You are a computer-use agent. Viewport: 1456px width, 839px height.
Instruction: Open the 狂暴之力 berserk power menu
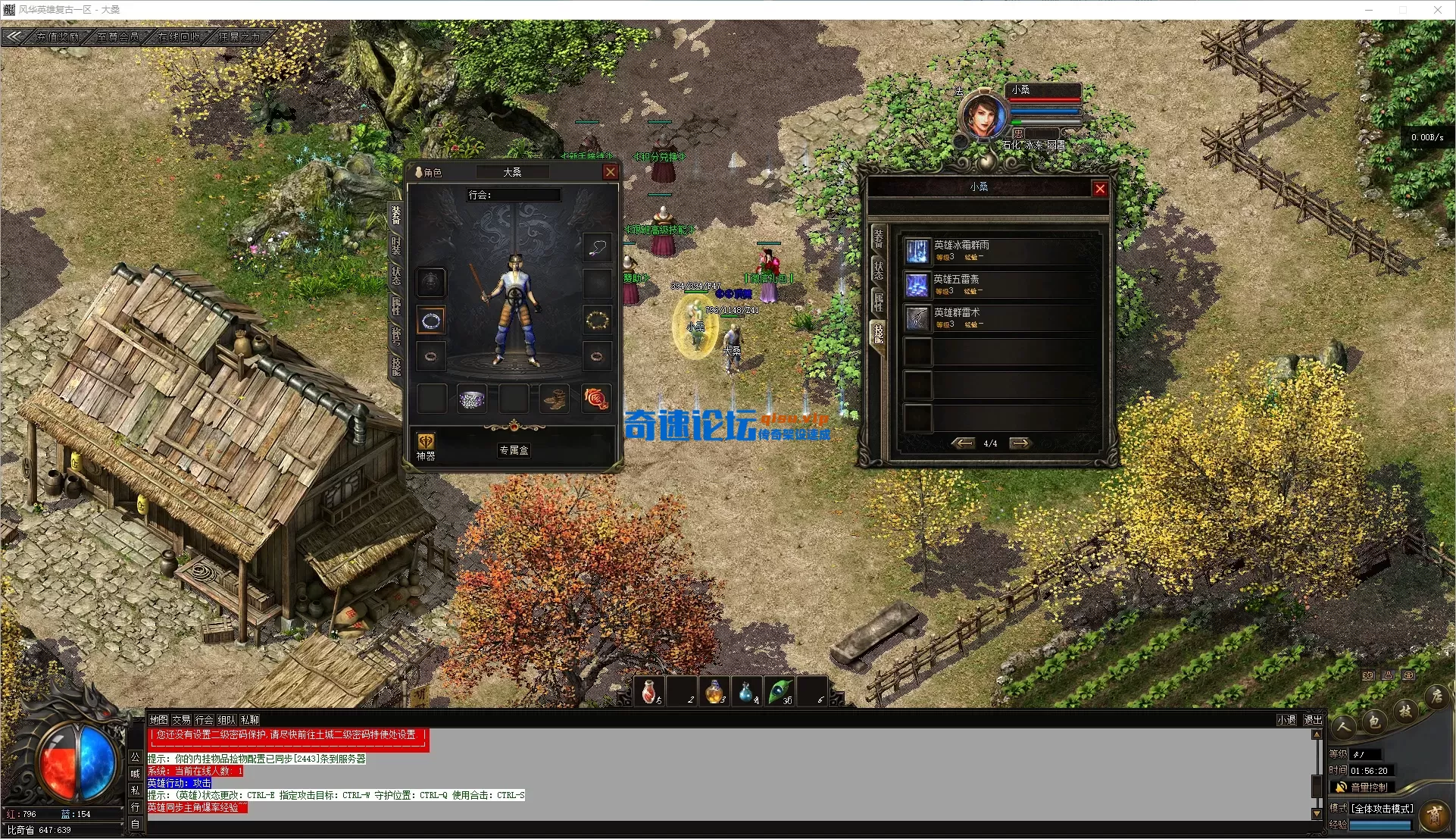coord(239,36)
